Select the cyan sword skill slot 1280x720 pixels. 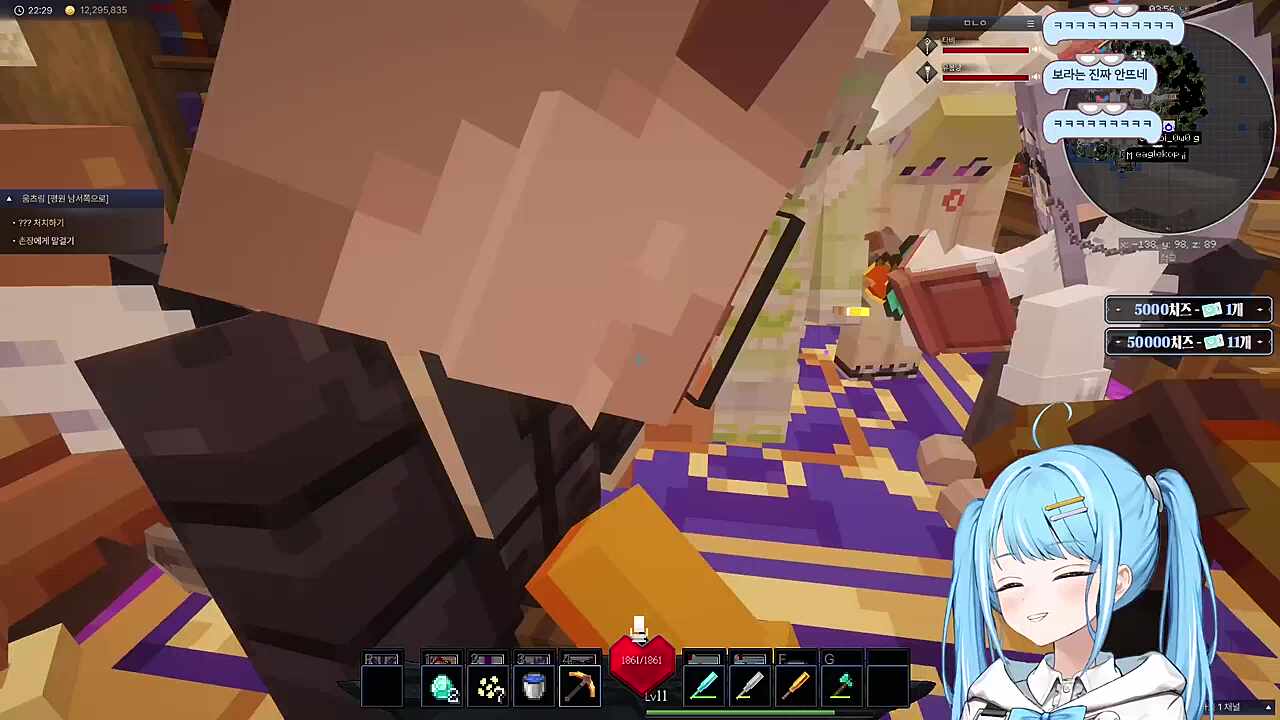(x=704, y=688)
